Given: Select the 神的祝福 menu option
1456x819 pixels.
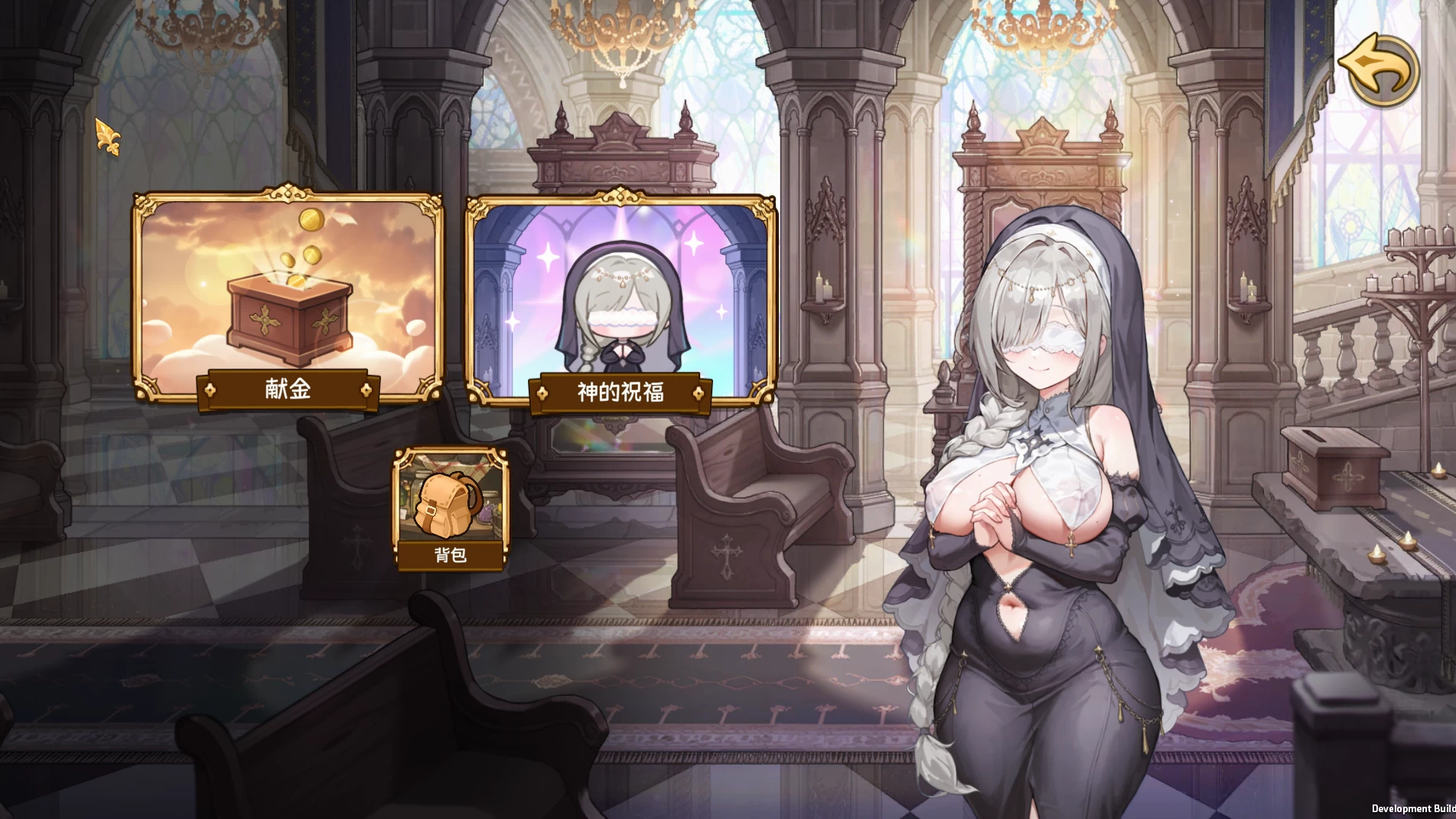Looking at the screenshot, I should pyautogui.click(x=623, y=392).
